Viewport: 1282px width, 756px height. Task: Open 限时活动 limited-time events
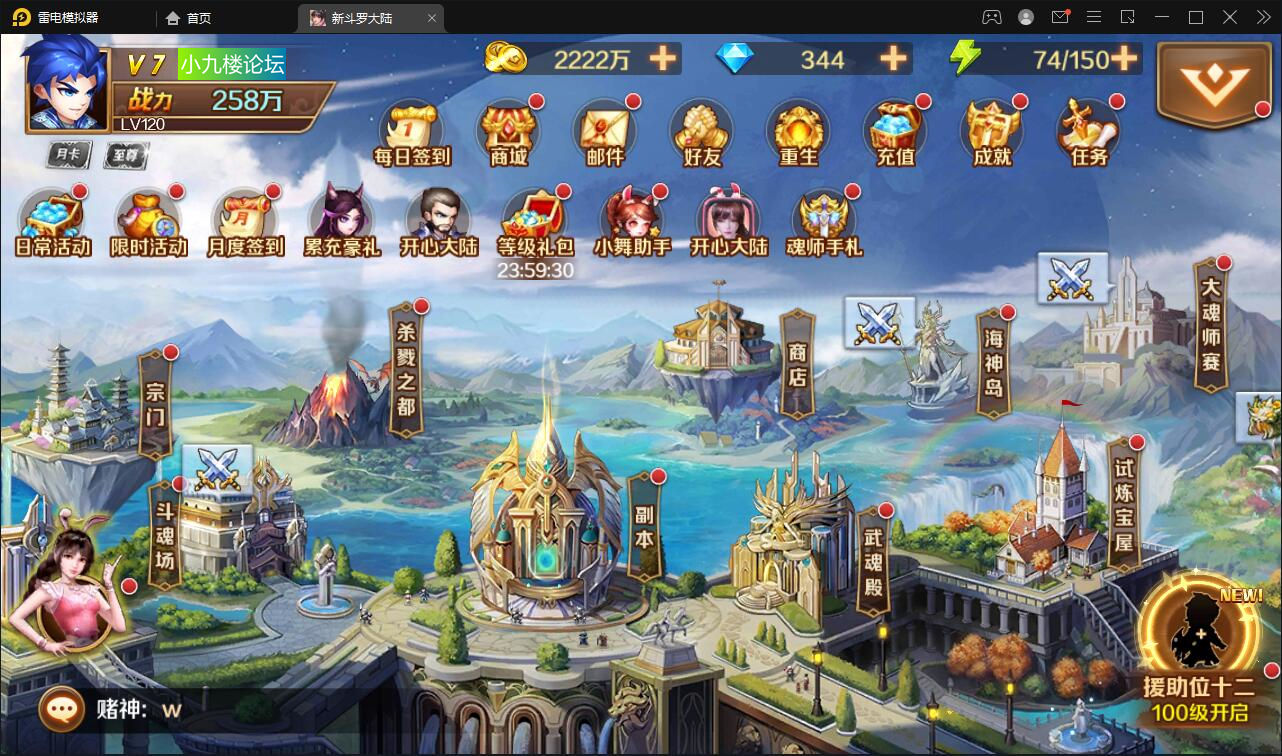click(x=149, y=223)
